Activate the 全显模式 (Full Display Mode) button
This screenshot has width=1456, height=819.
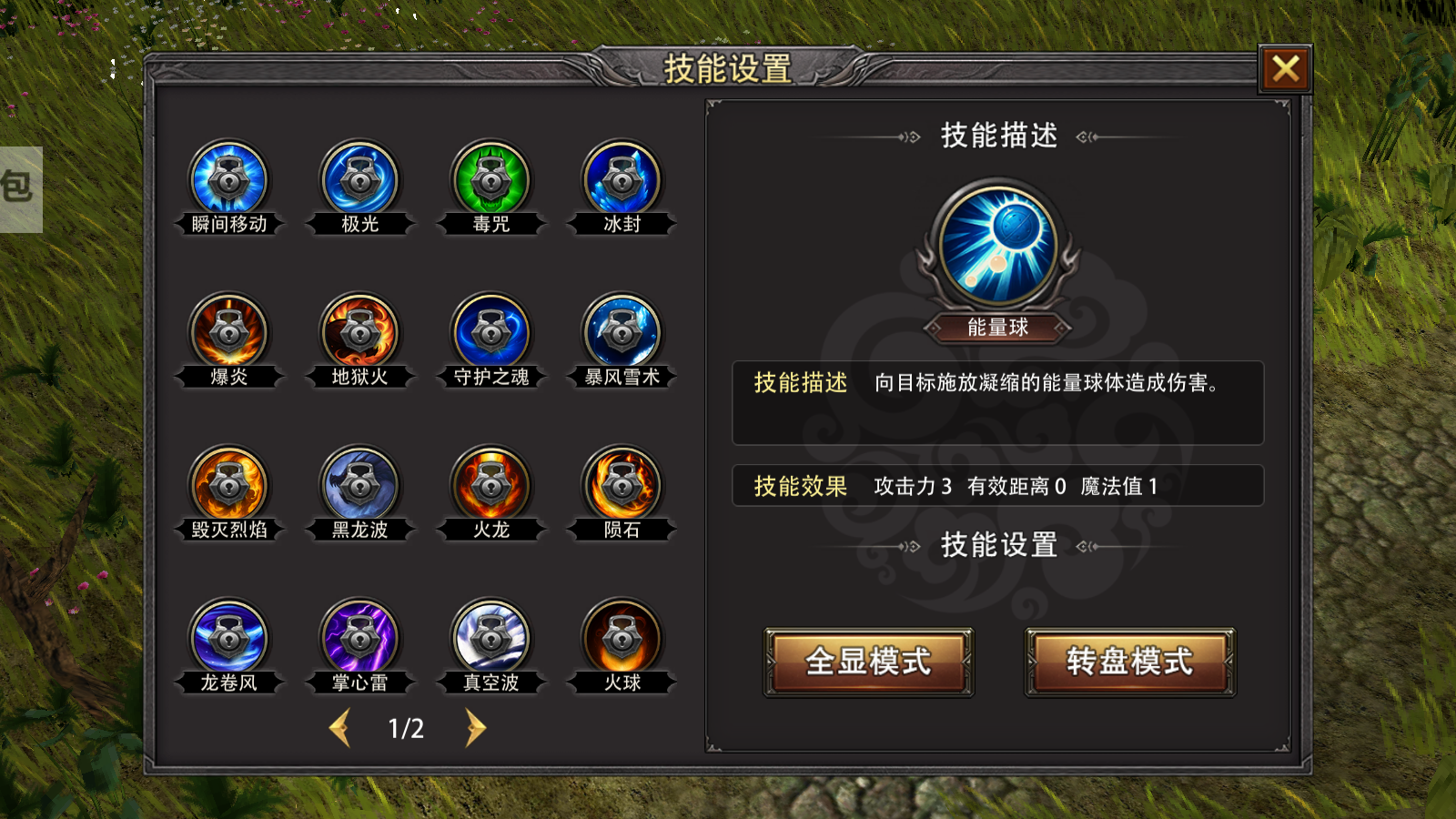coord(868,662)
